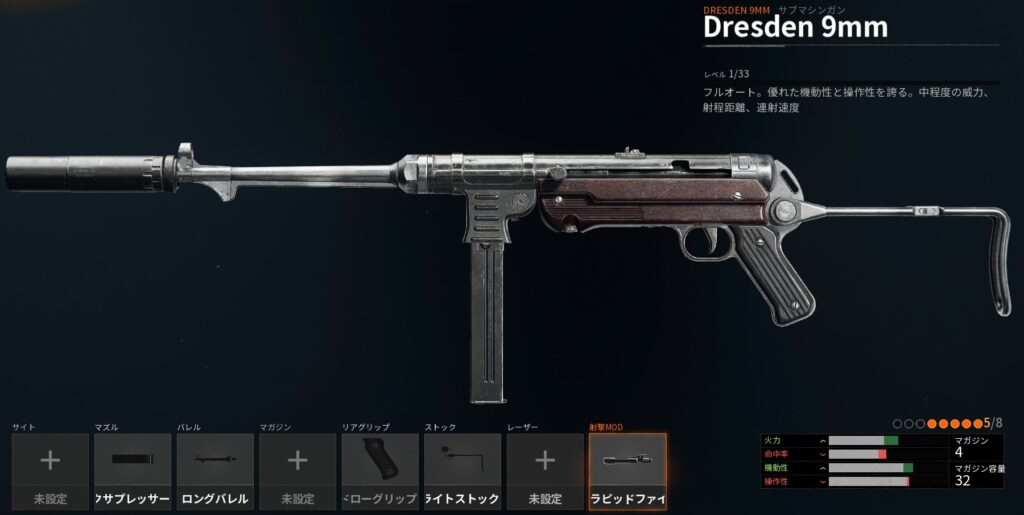Select the リアグリップ rear grip slot
1024x515 pixels.
[380, 471]
